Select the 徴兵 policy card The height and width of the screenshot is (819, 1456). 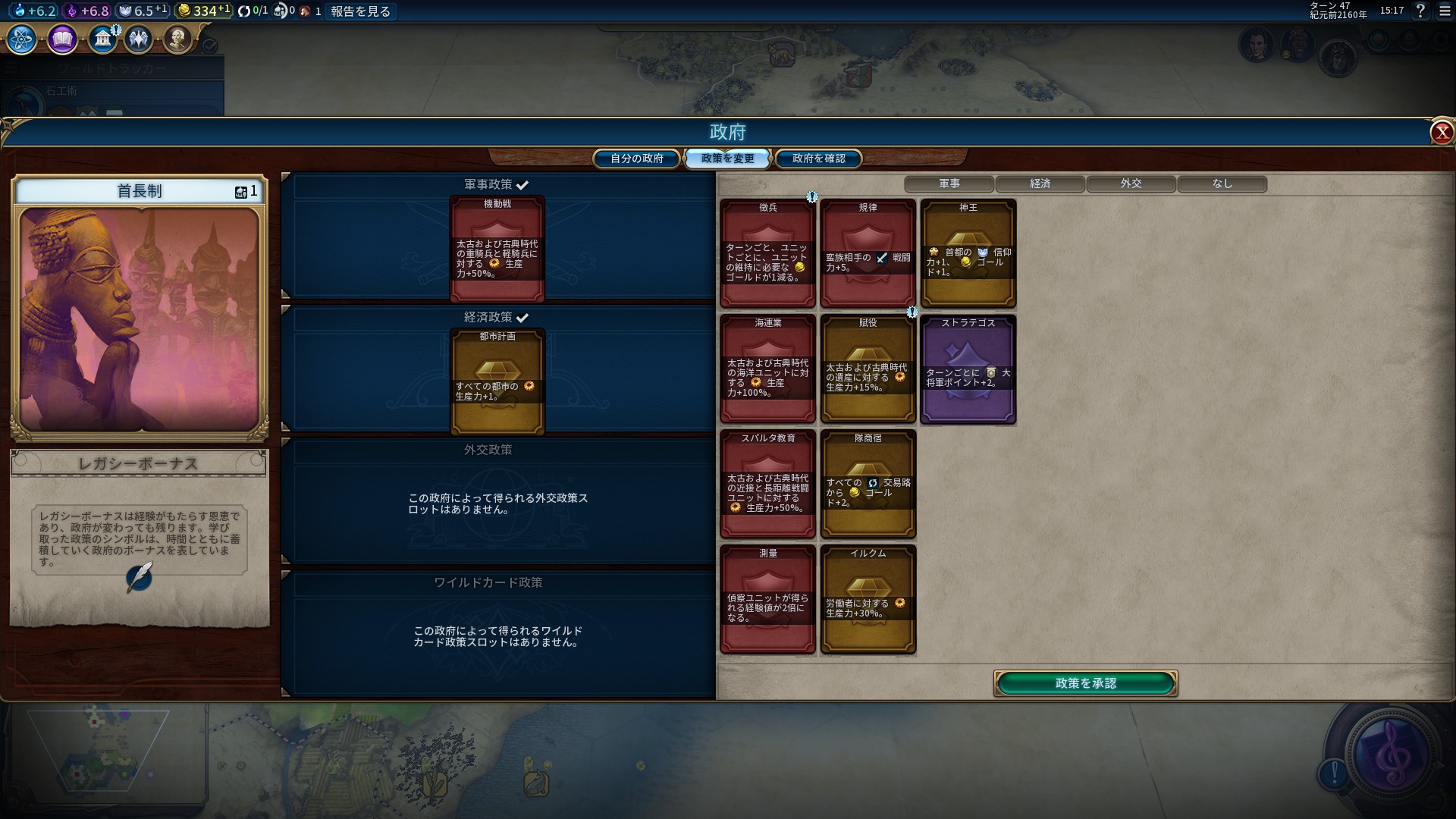pos(767,253)
